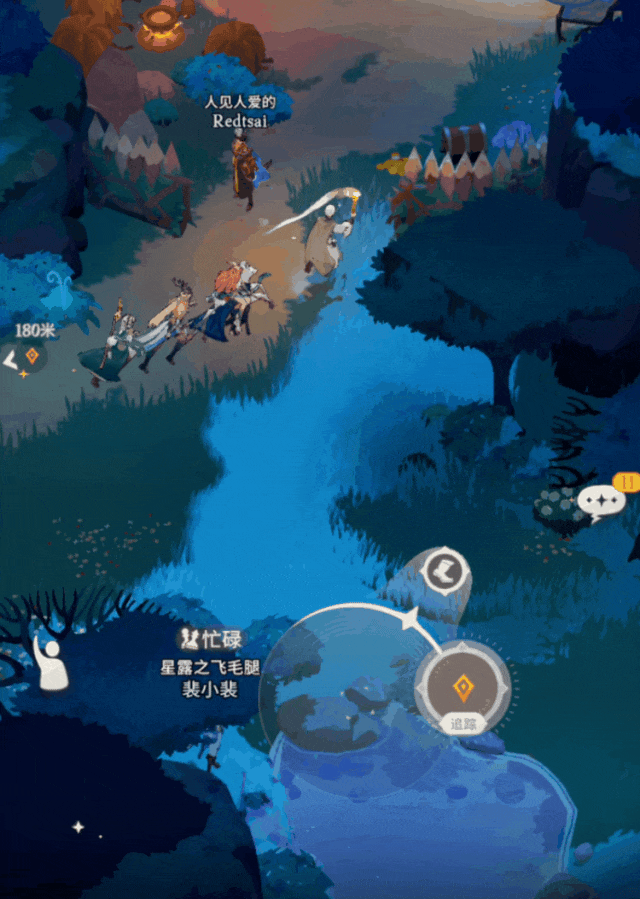Select the orange quest waypoint marker
Image resolution: width=640 pixels, height=899 pixels.
32,356
